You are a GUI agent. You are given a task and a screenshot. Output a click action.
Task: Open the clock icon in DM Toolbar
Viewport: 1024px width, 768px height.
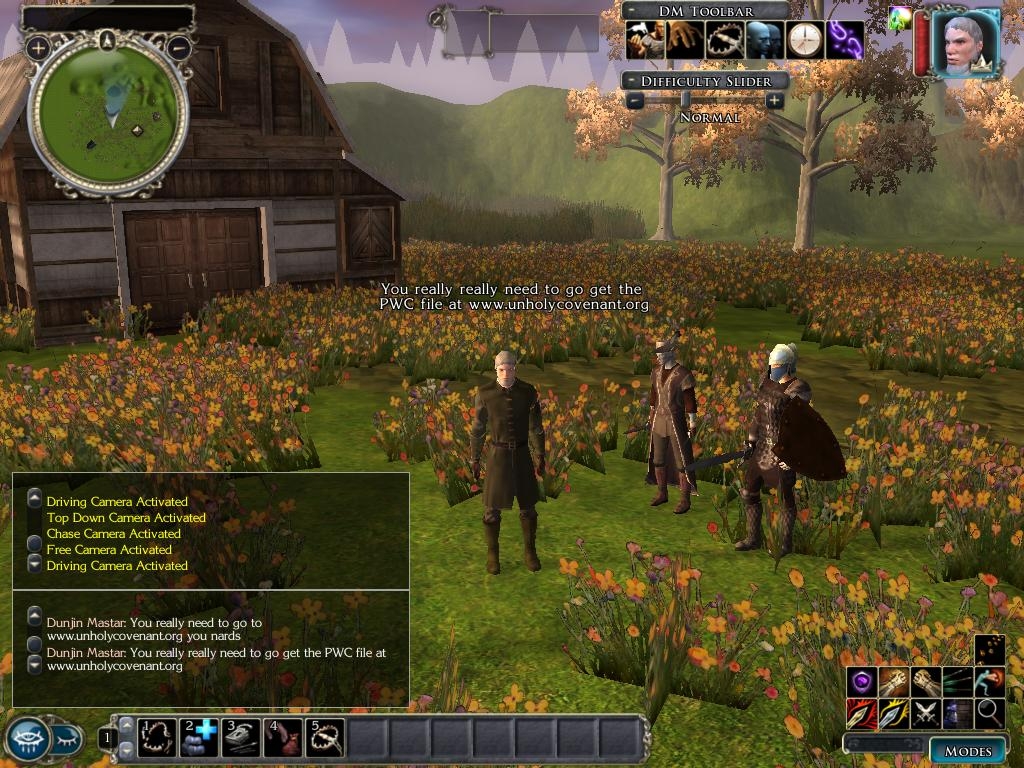[804, 40]
